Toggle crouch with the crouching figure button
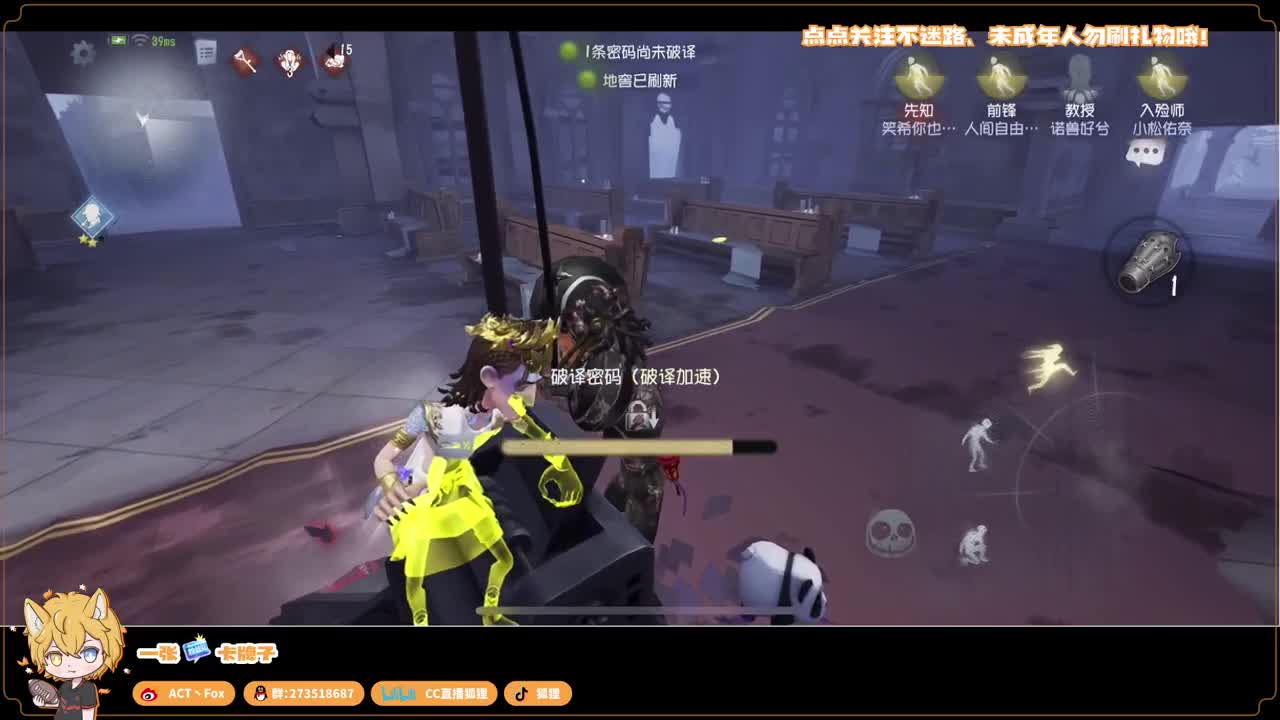Viewport: 1280px width, 720px height. [x=974, y=545]
